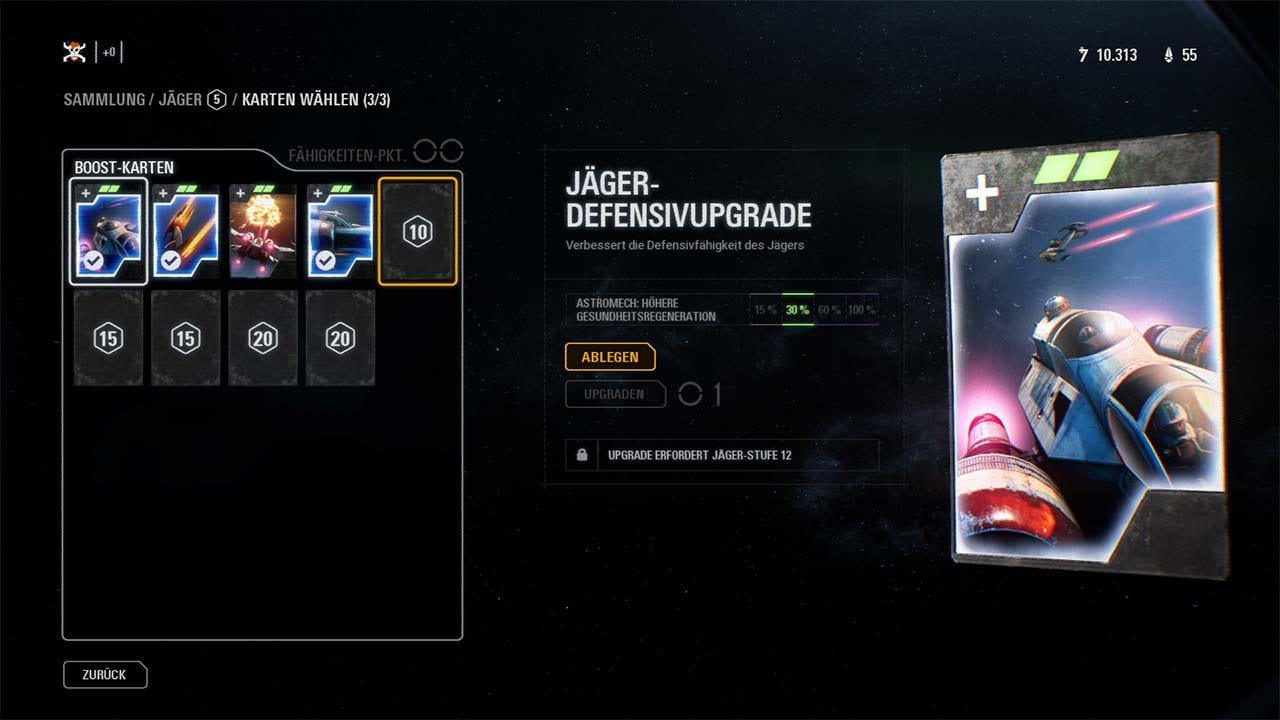Choose the flaming rockets boost card
Image resolution: width=1280 pixels, height=720 pixels.
(186, 231)
